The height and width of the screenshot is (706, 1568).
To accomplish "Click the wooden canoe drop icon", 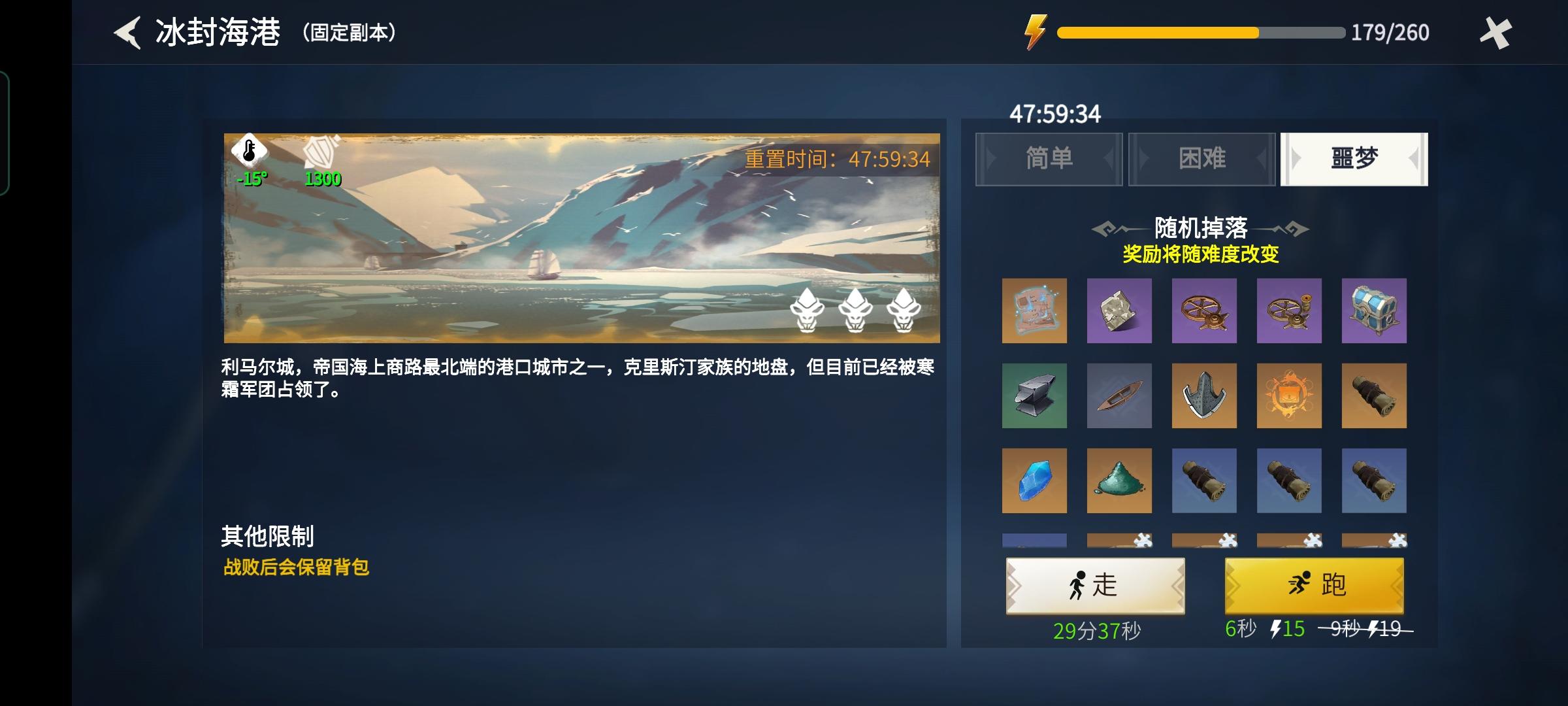I will [1119, 396].
